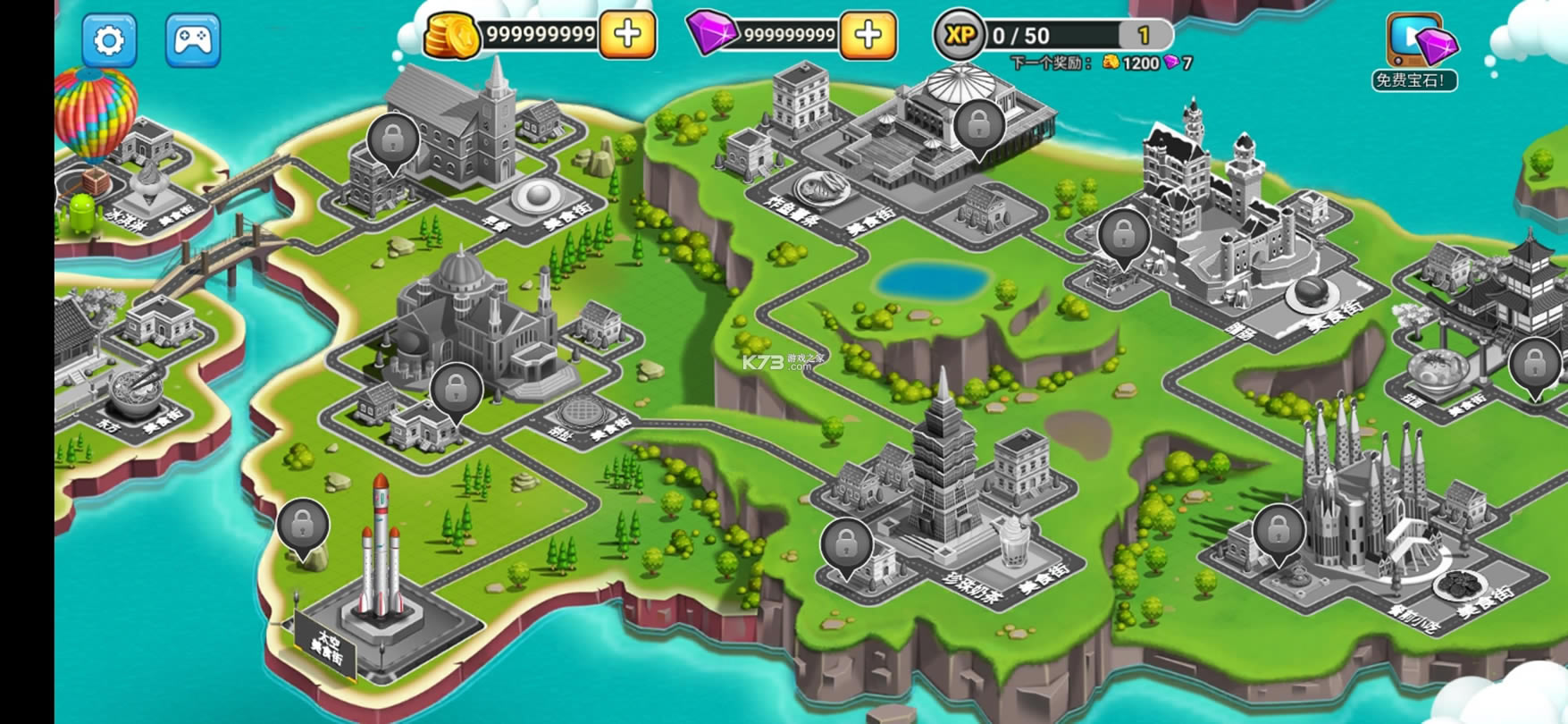Select the locked church level pin
The image size is (1568, 724).
pos(393,140)
